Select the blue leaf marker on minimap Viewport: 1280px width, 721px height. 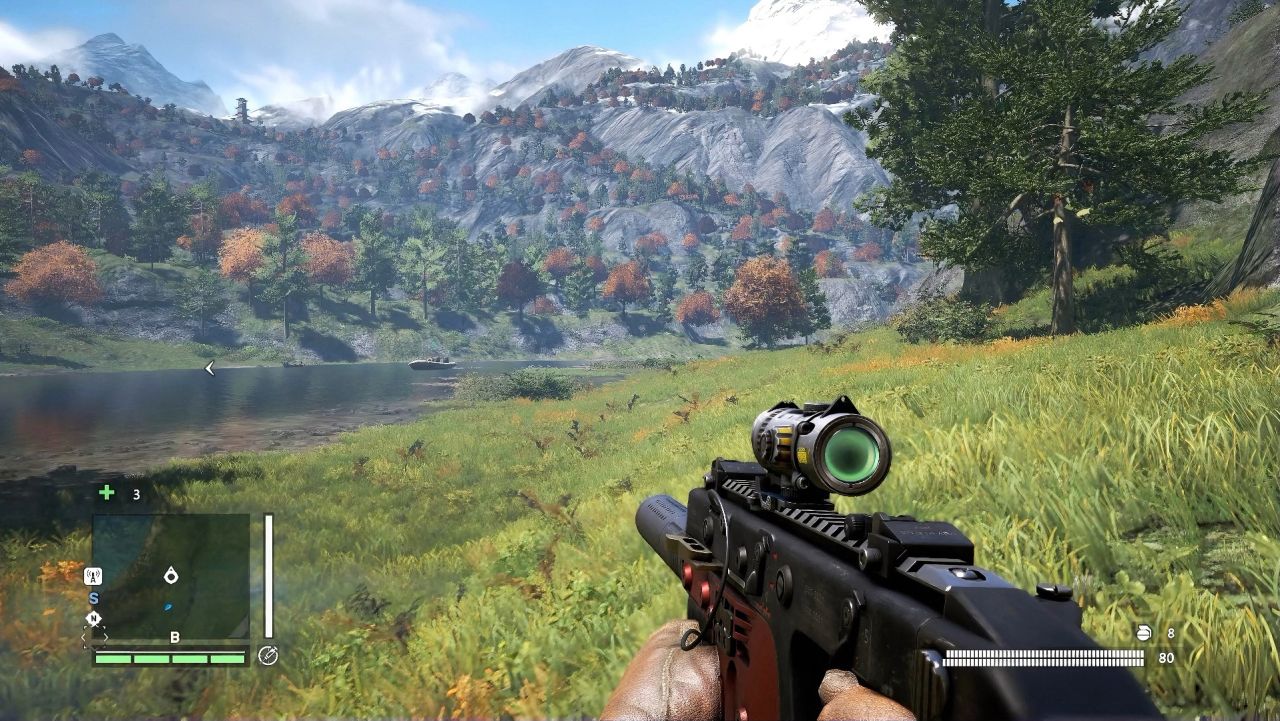pos(169,606)
